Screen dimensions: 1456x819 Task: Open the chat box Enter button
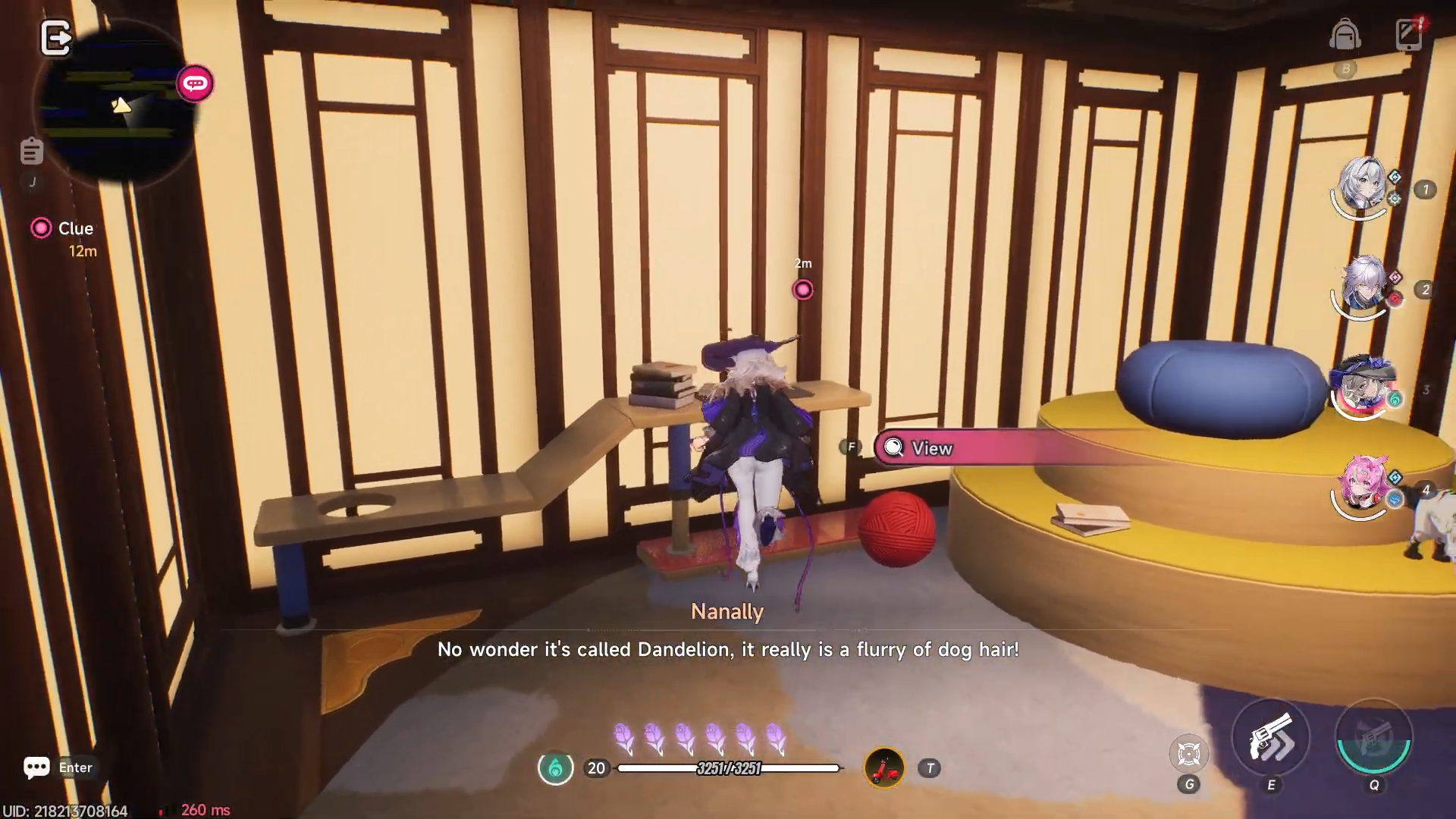(x=58, y=767)
